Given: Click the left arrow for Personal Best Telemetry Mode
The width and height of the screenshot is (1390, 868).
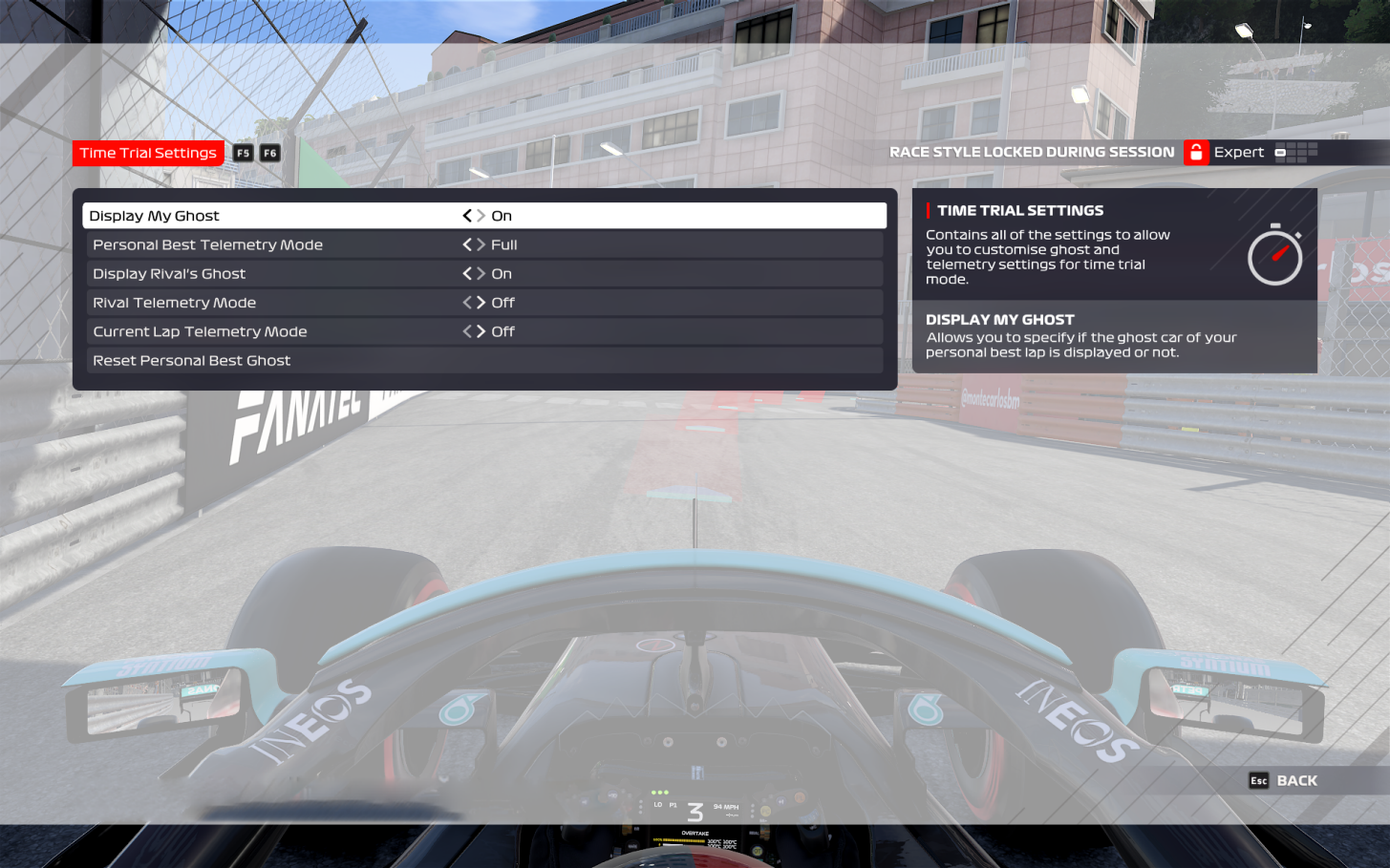Looking at the screenshot, I should point(467,244).
